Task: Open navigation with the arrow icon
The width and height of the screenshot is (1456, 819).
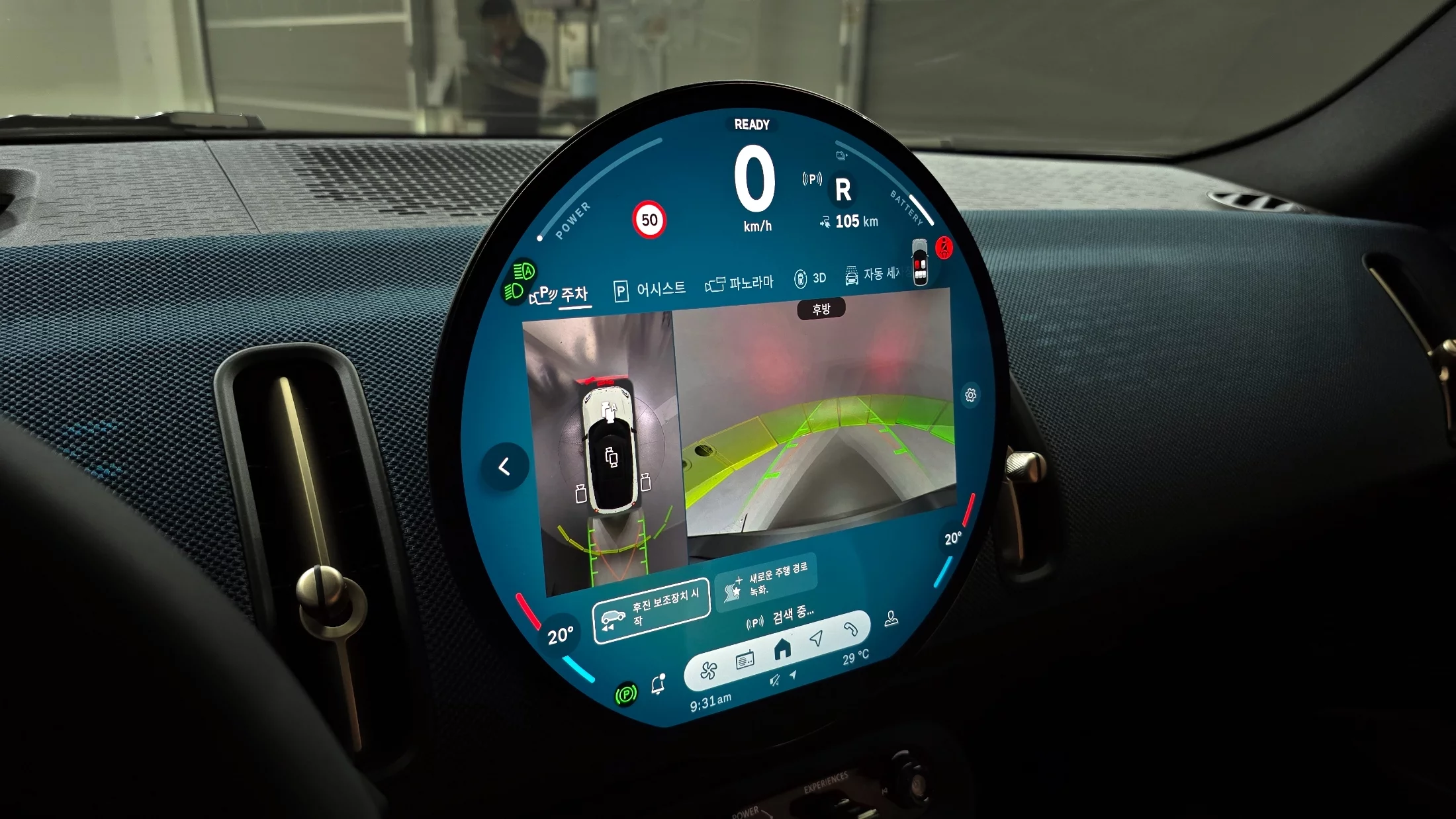Action: (x=817, y=638)
